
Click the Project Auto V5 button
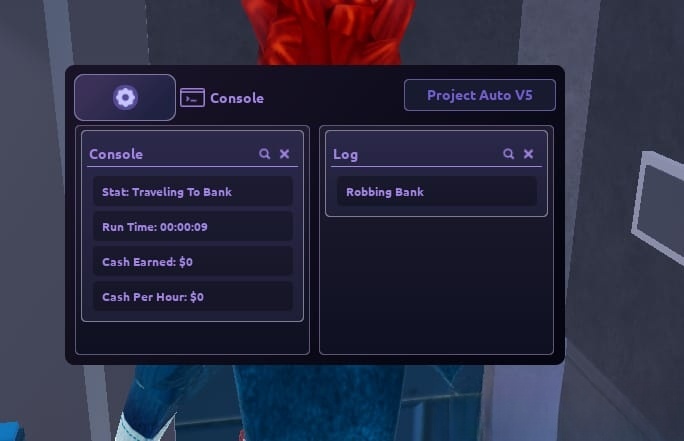[x=479, y=96]
